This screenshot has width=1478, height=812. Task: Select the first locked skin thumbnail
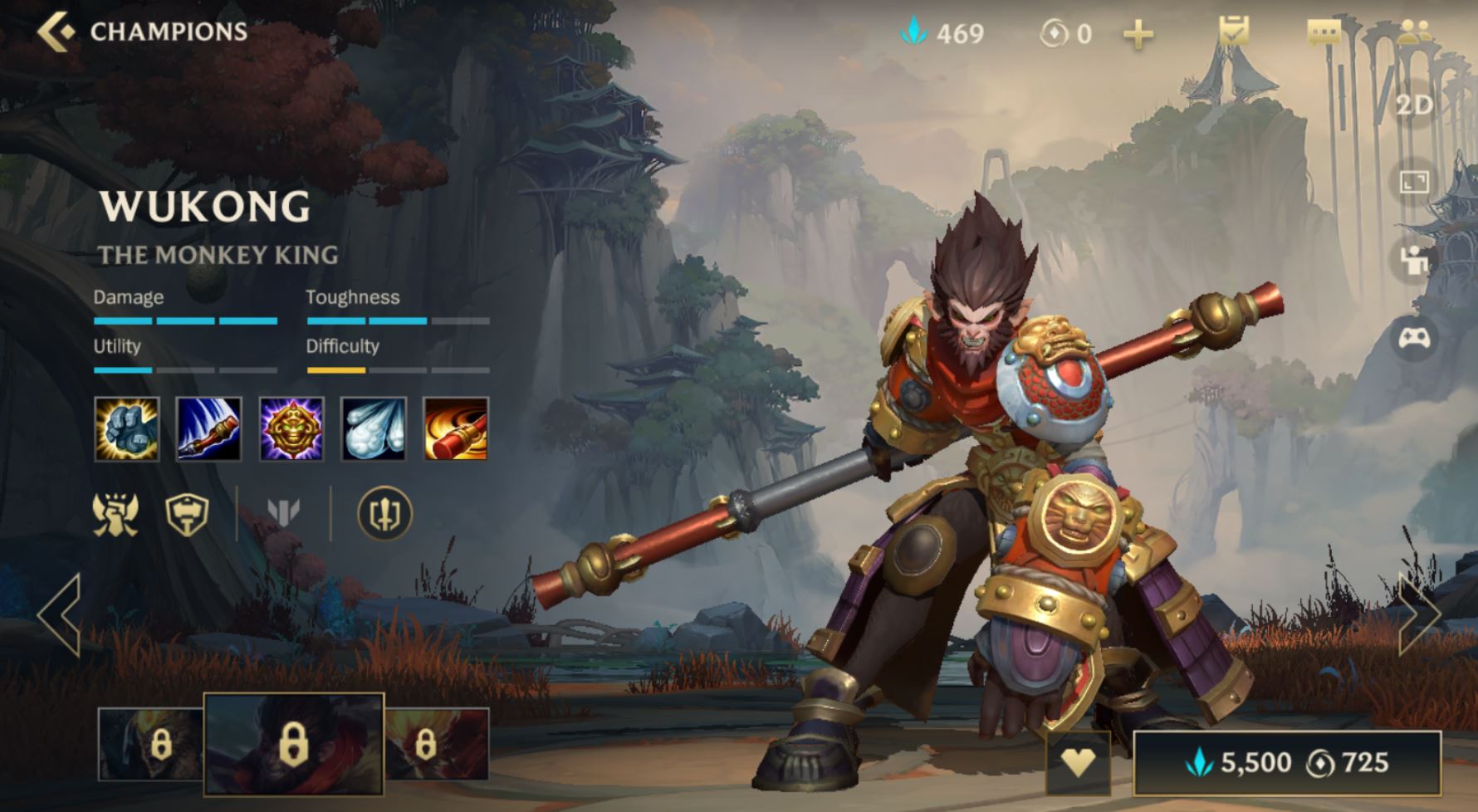click(x=151, y=744)
